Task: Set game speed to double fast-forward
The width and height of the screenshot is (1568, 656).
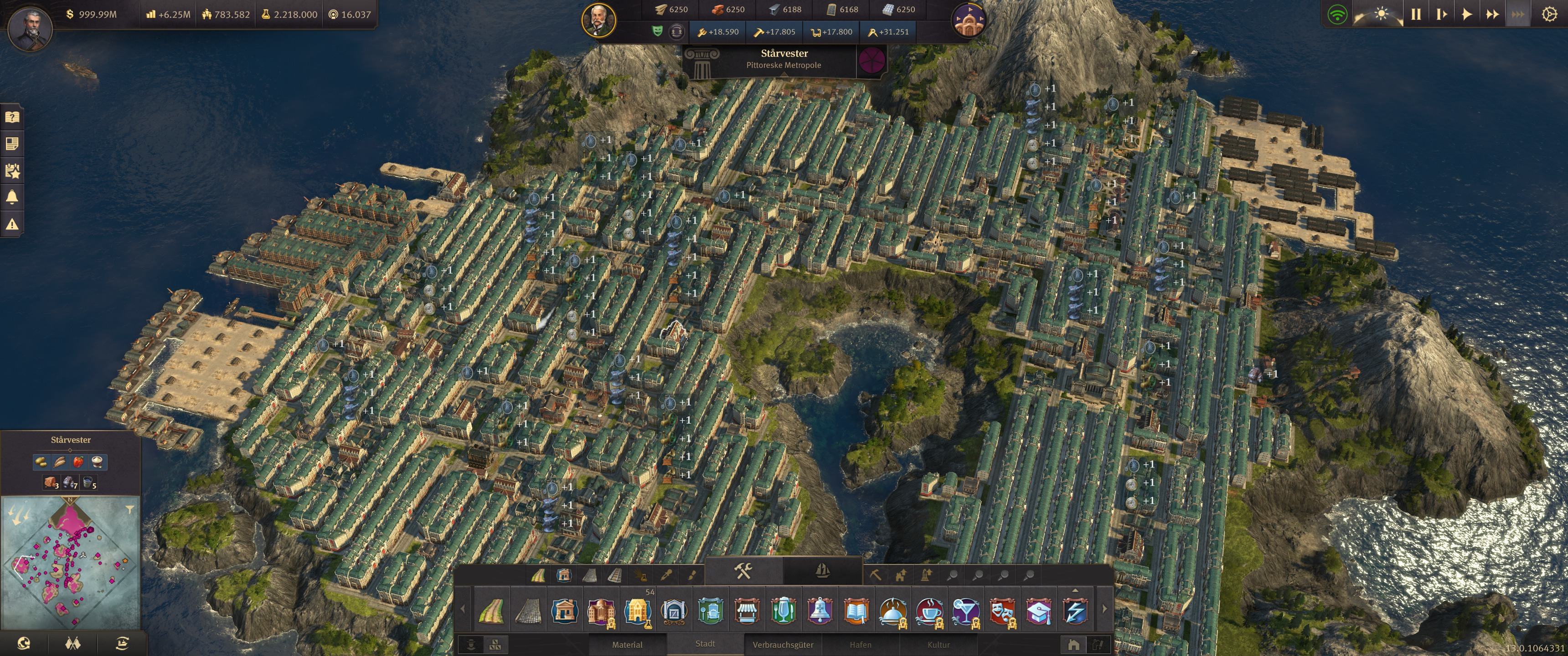Action: pyautogui.click(x=1492, y=15)
